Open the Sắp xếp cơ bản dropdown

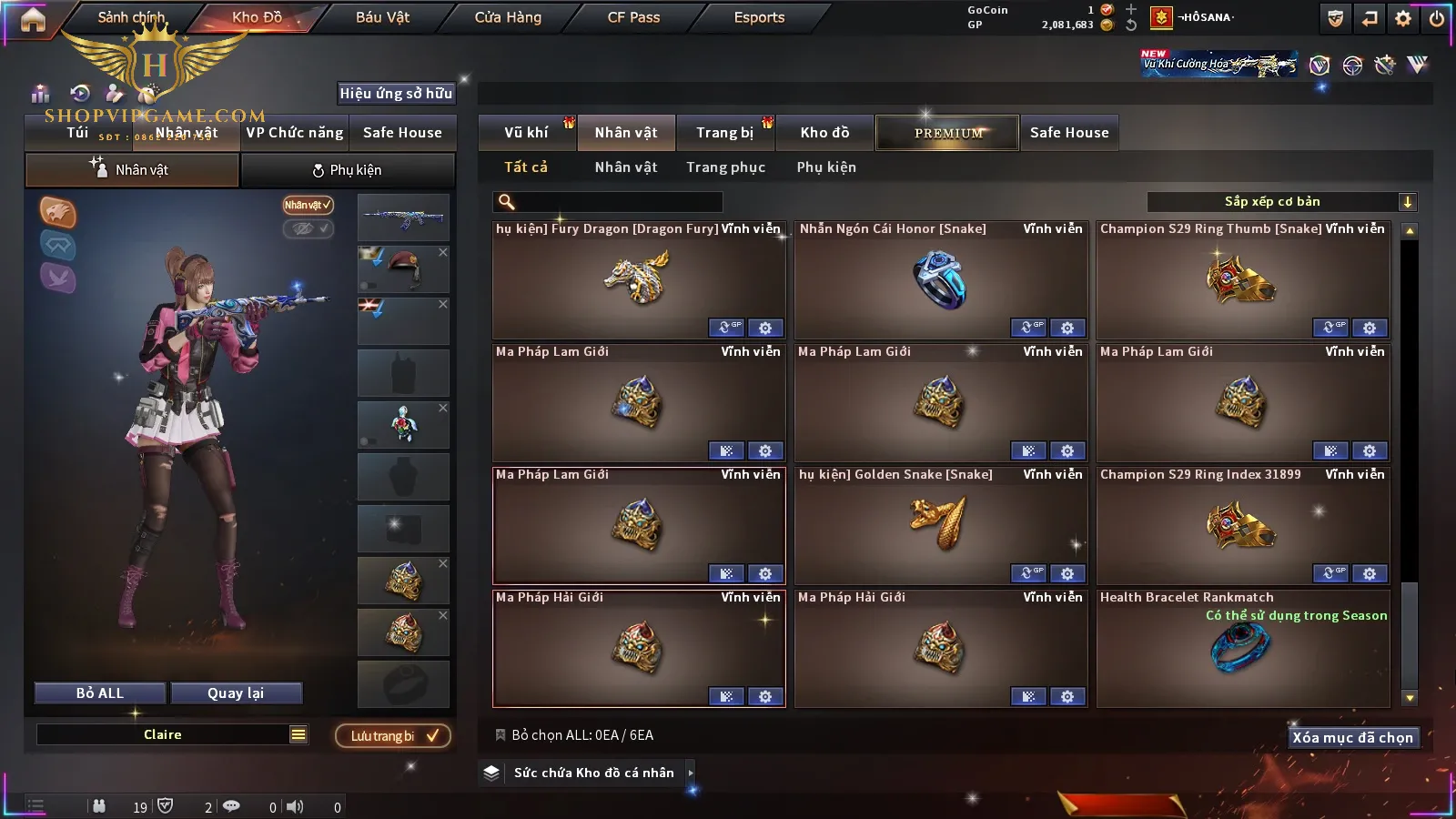pyautogui.click(x=1281, y=202)
